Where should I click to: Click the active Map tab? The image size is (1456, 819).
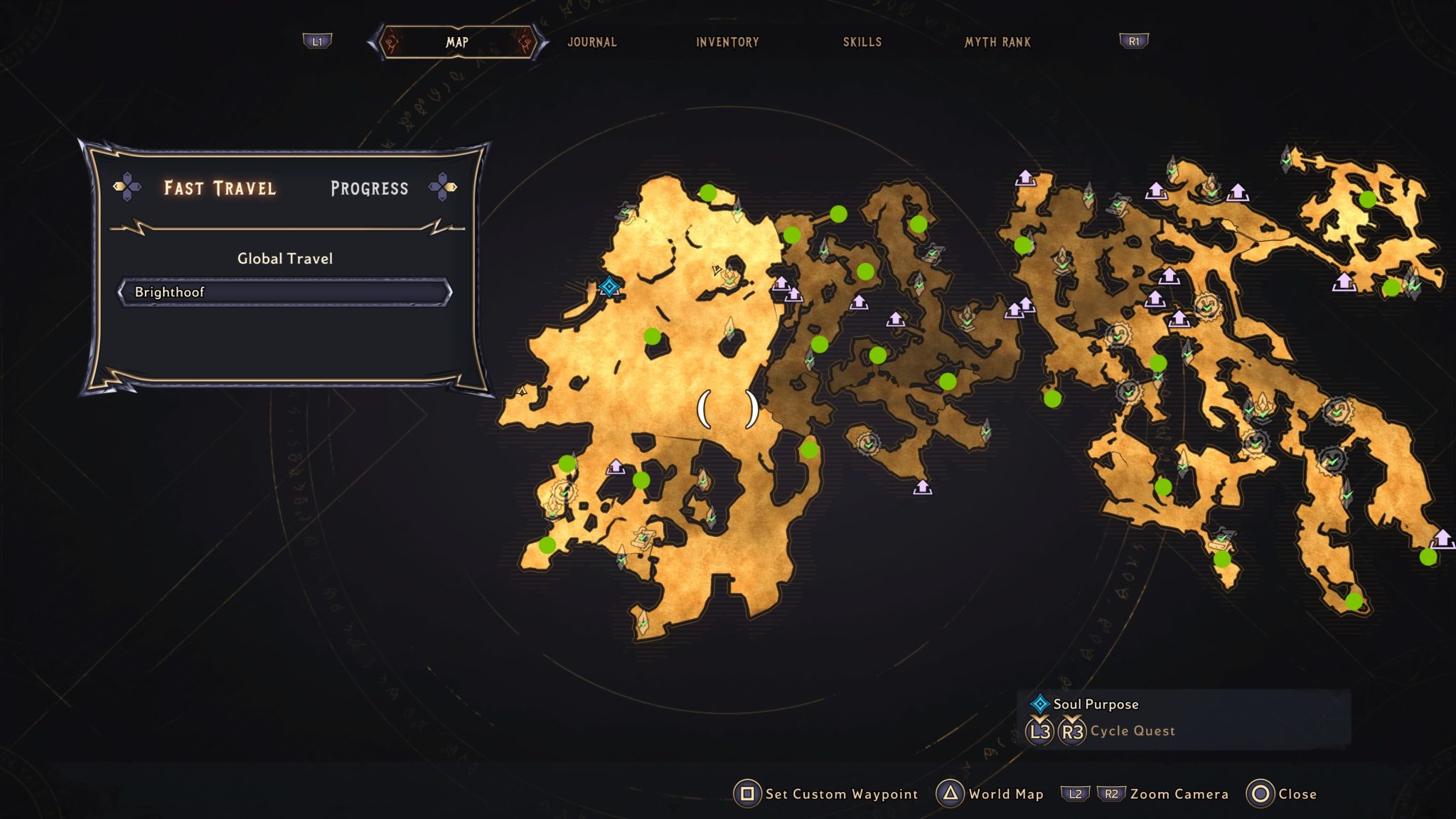tap(457, 42)
